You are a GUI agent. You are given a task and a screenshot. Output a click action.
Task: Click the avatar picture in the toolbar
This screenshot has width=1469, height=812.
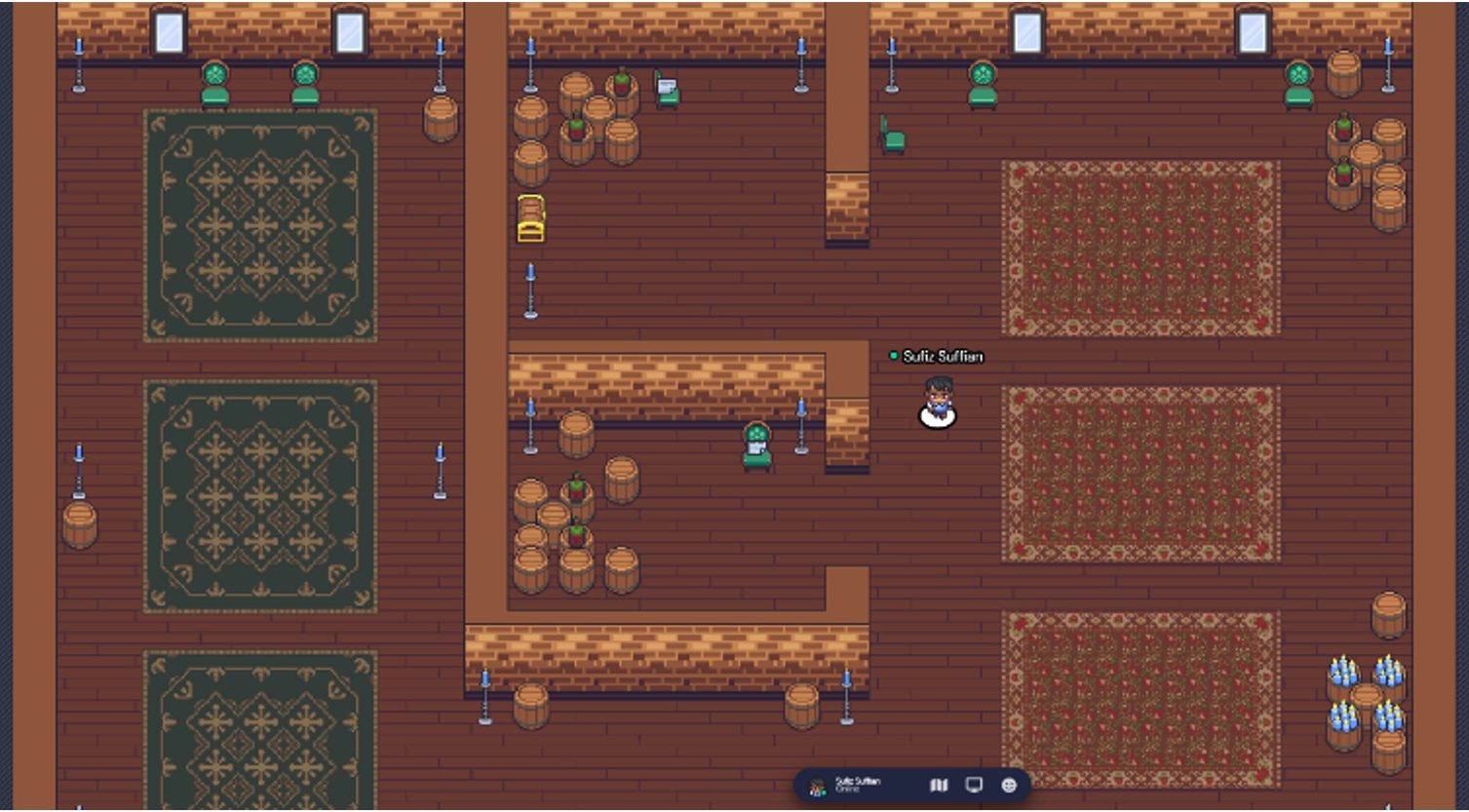point(818,786)
